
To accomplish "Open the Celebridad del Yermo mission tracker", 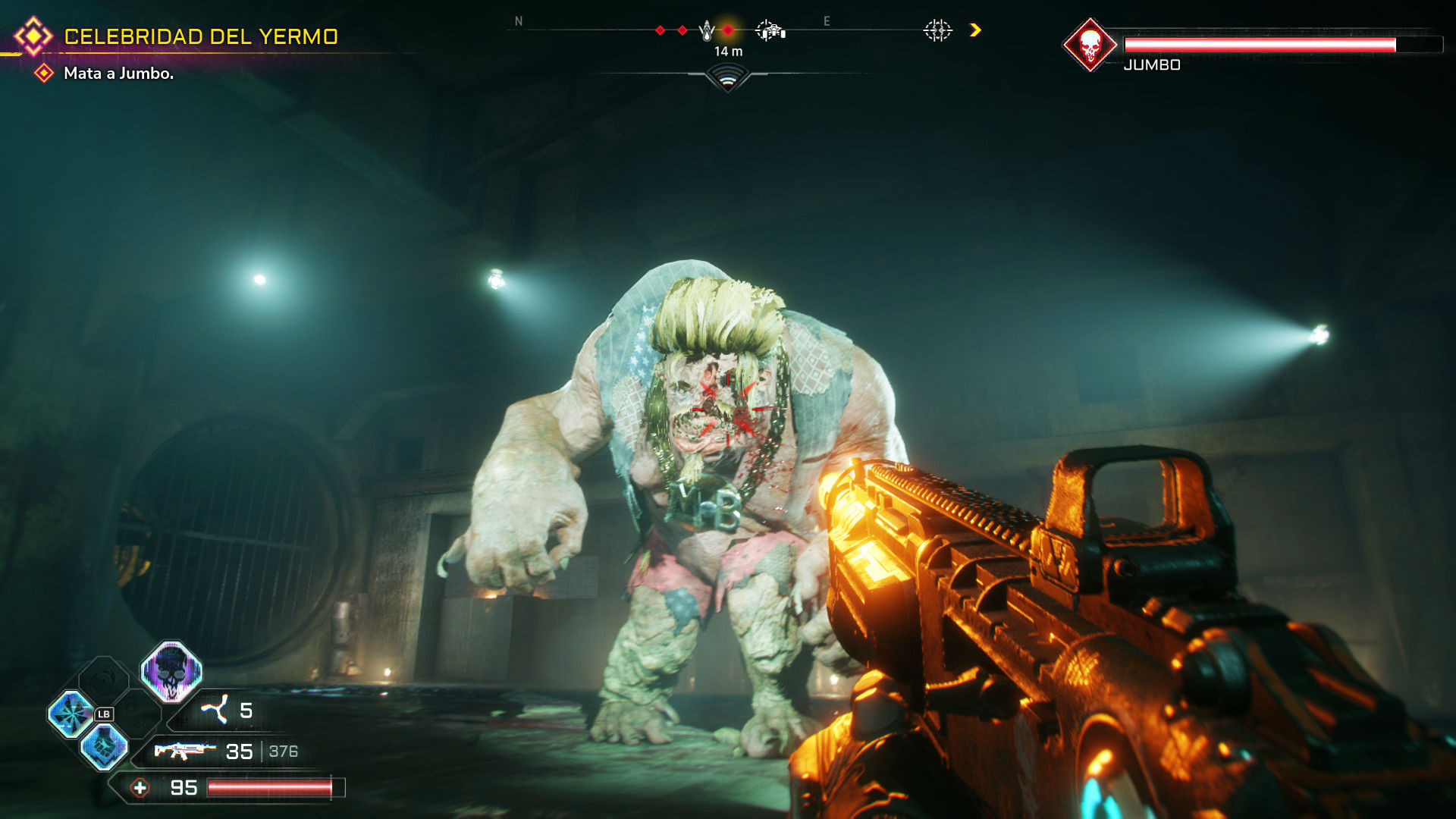I will (200, 36).
